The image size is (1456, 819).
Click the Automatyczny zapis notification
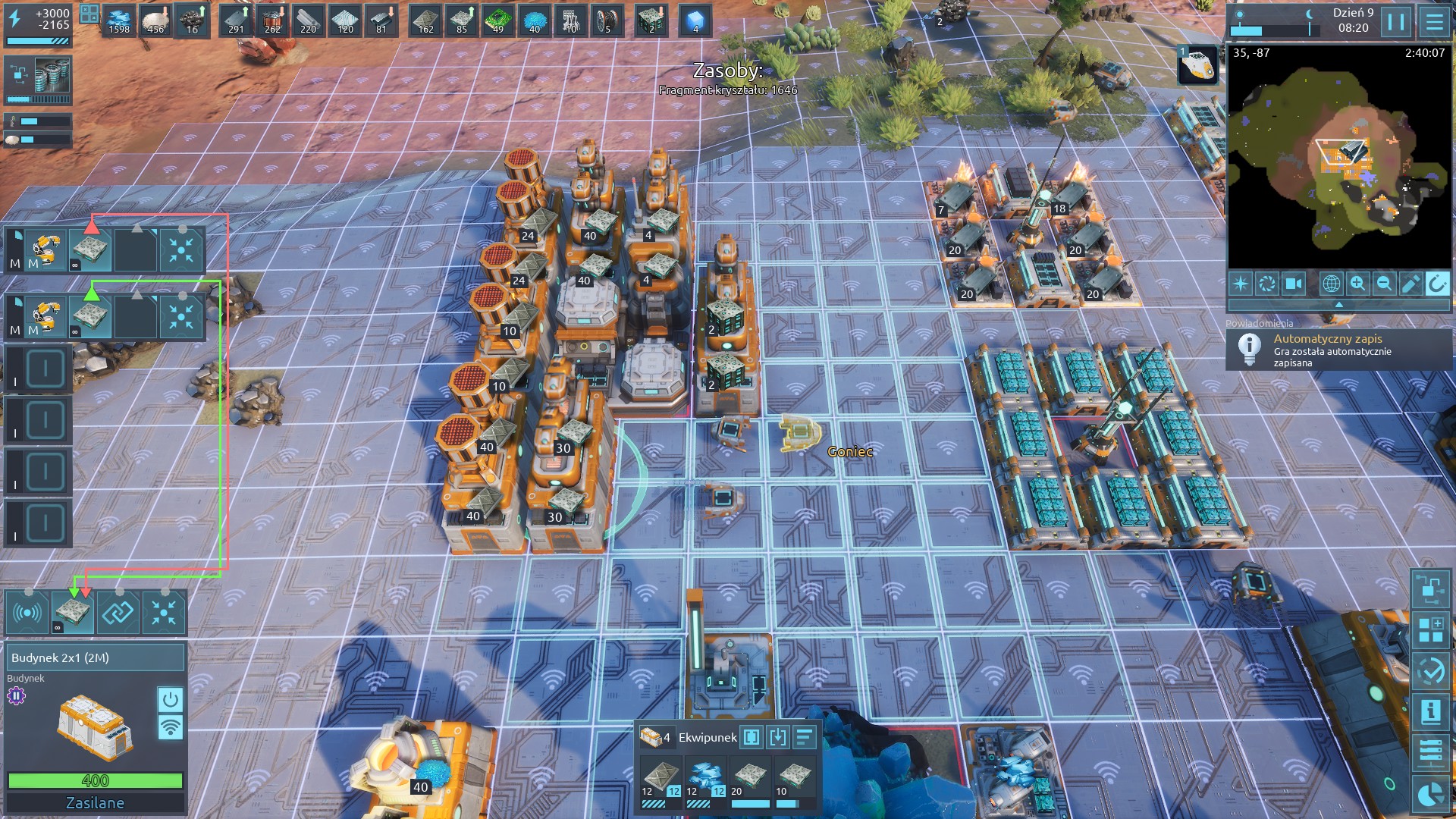pos(1338,350)
